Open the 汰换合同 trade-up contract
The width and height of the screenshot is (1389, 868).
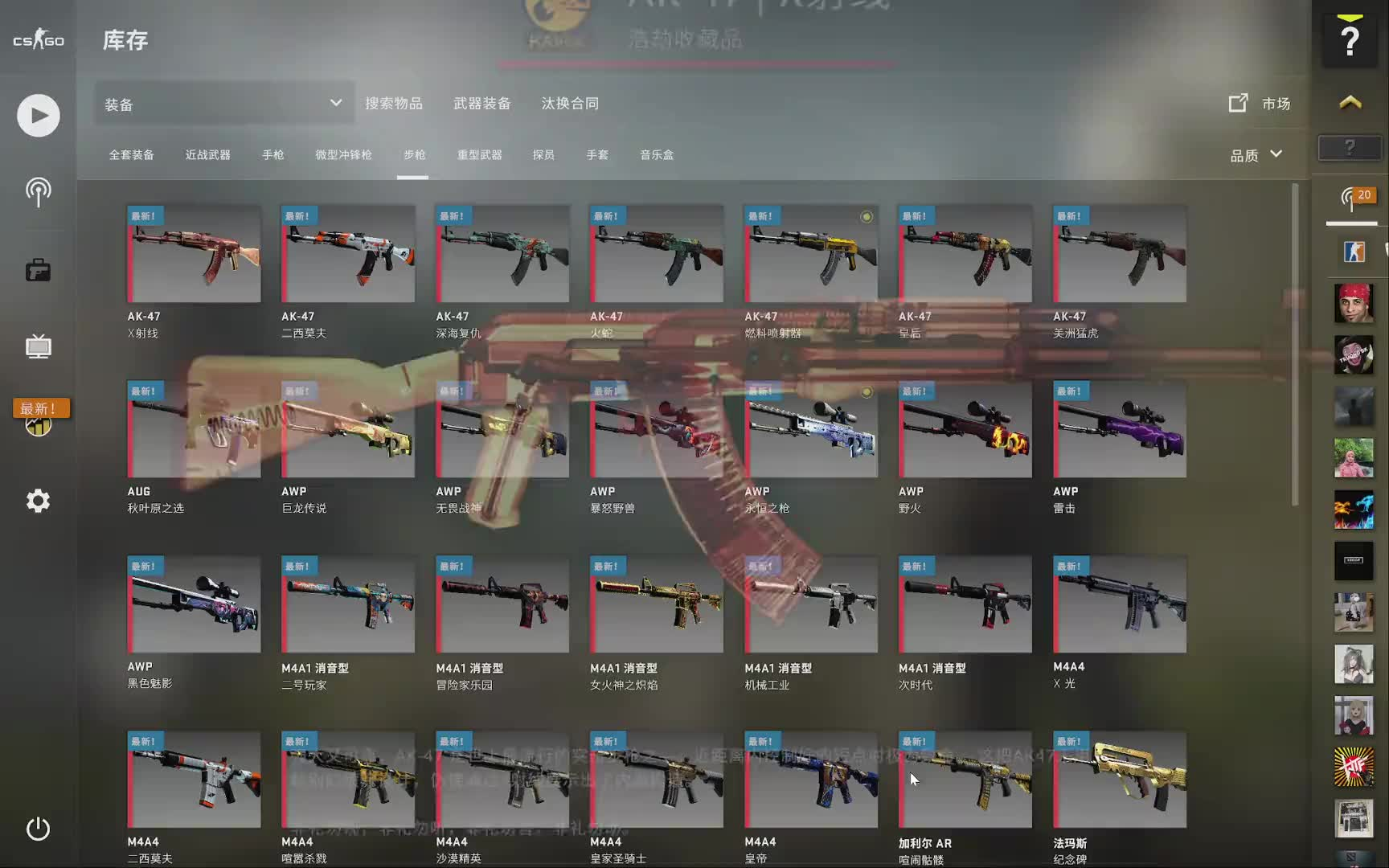tap(570, 103)
